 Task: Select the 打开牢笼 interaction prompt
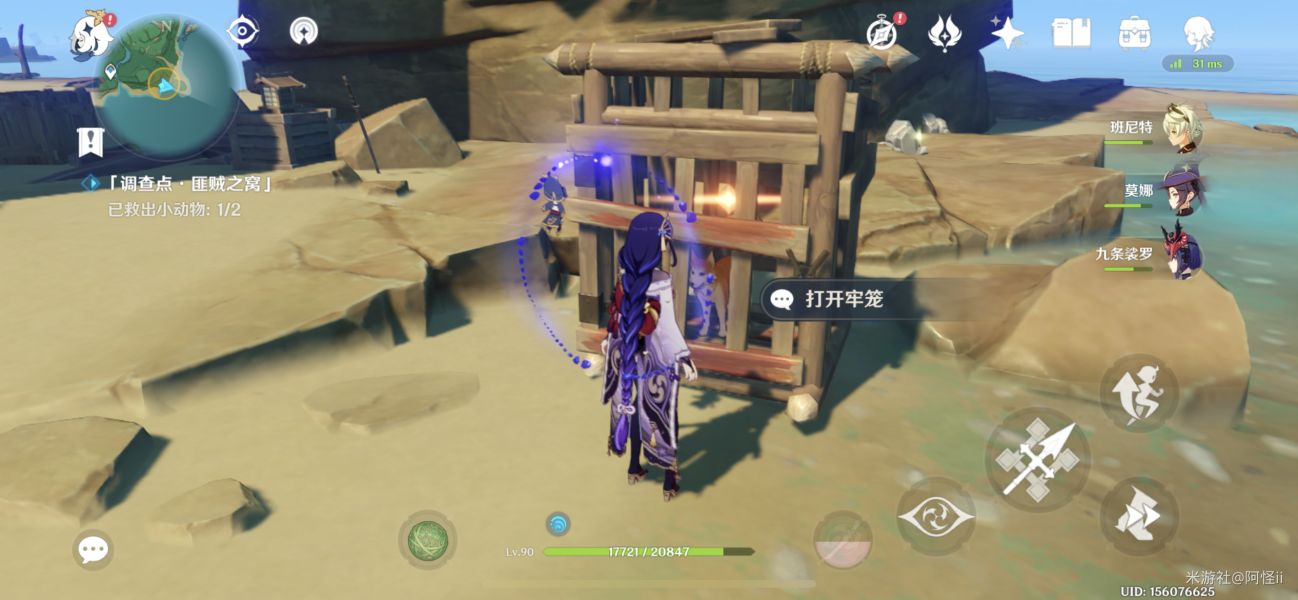pos(843,299)
